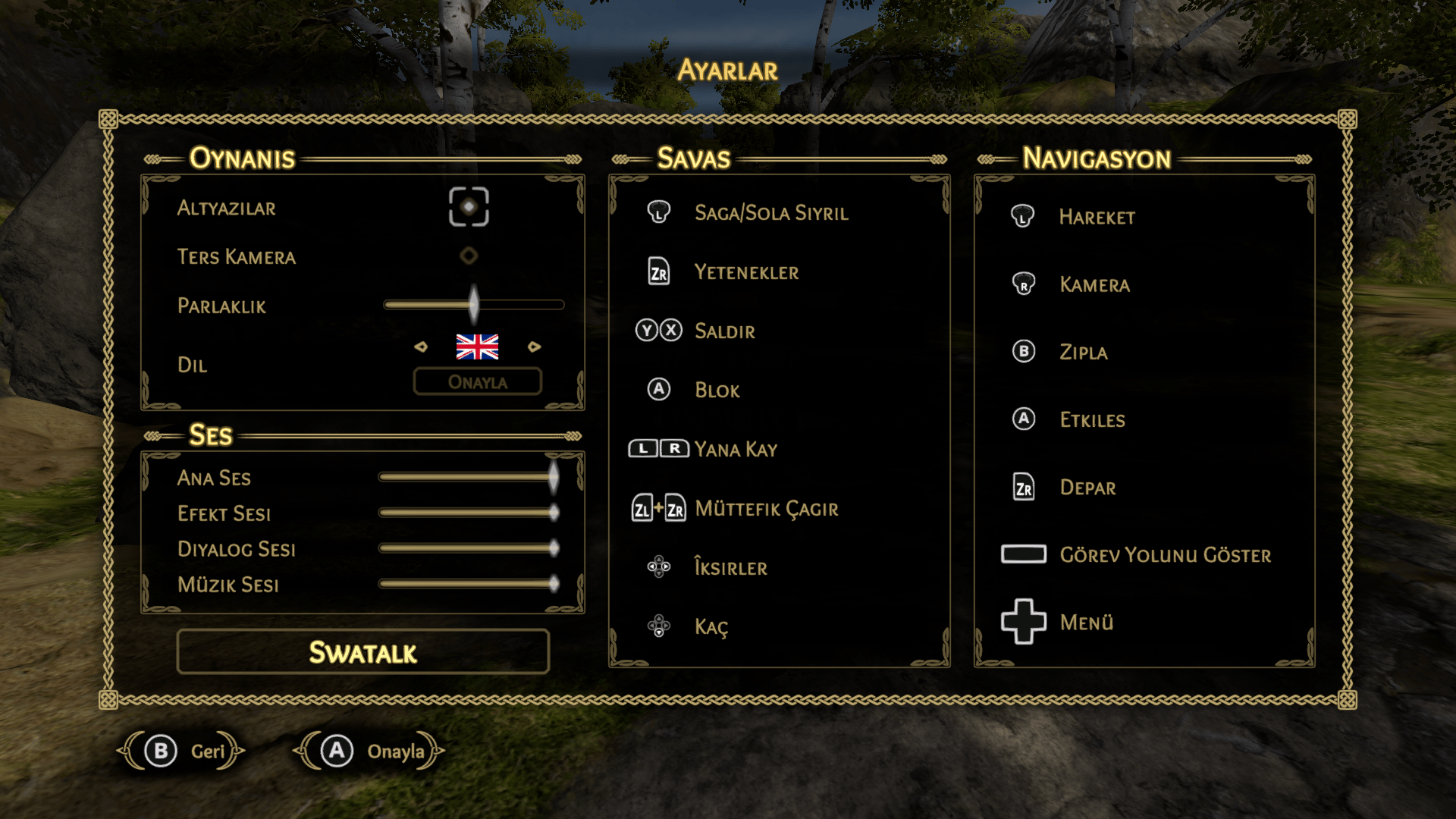
Task: Toggle the Altyazılar subtitles checkbox
Action: click(469, 207)
